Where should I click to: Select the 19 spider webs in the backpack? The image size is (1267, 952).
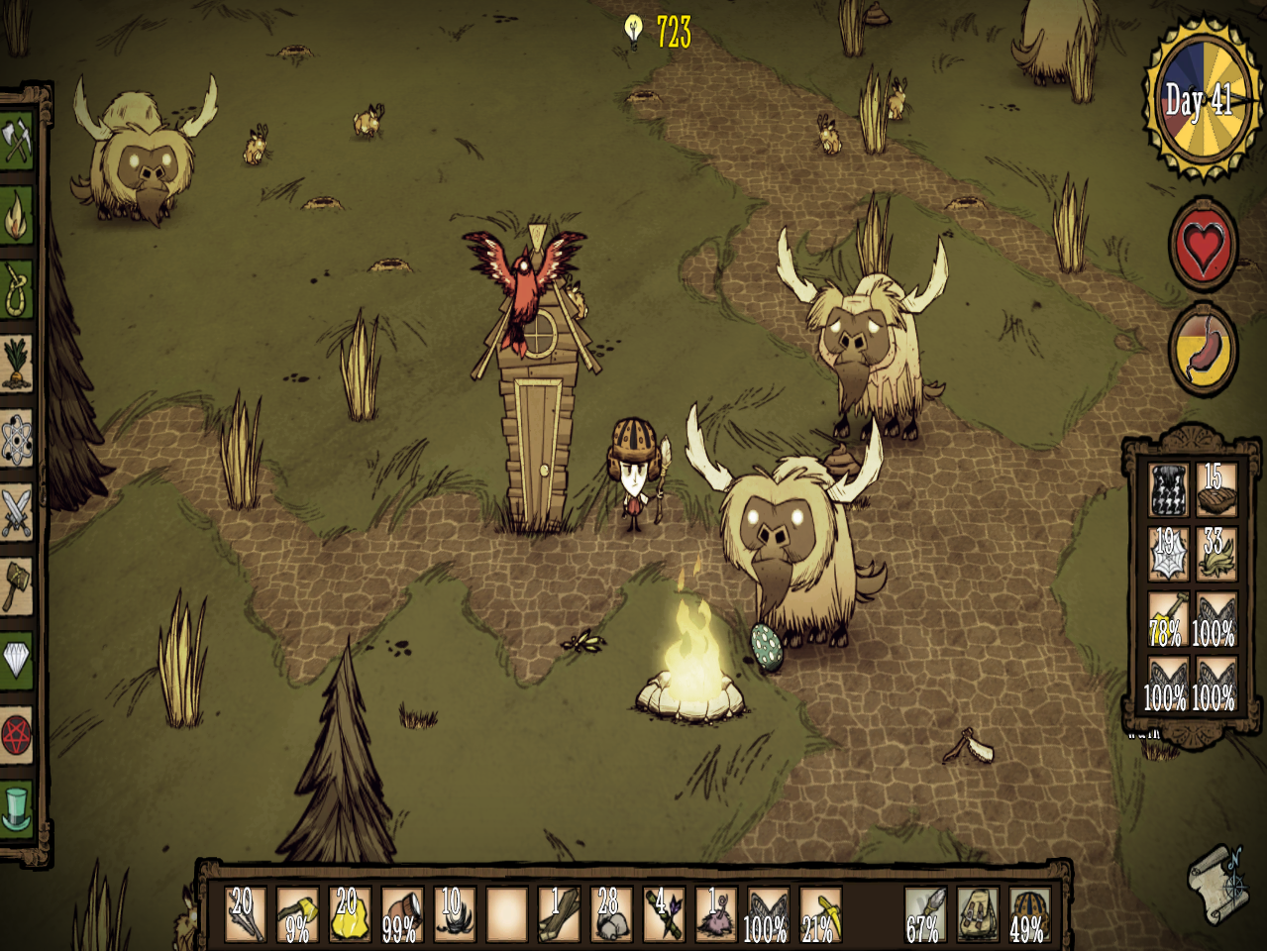pyautogui.click(x=1168, y=553)
